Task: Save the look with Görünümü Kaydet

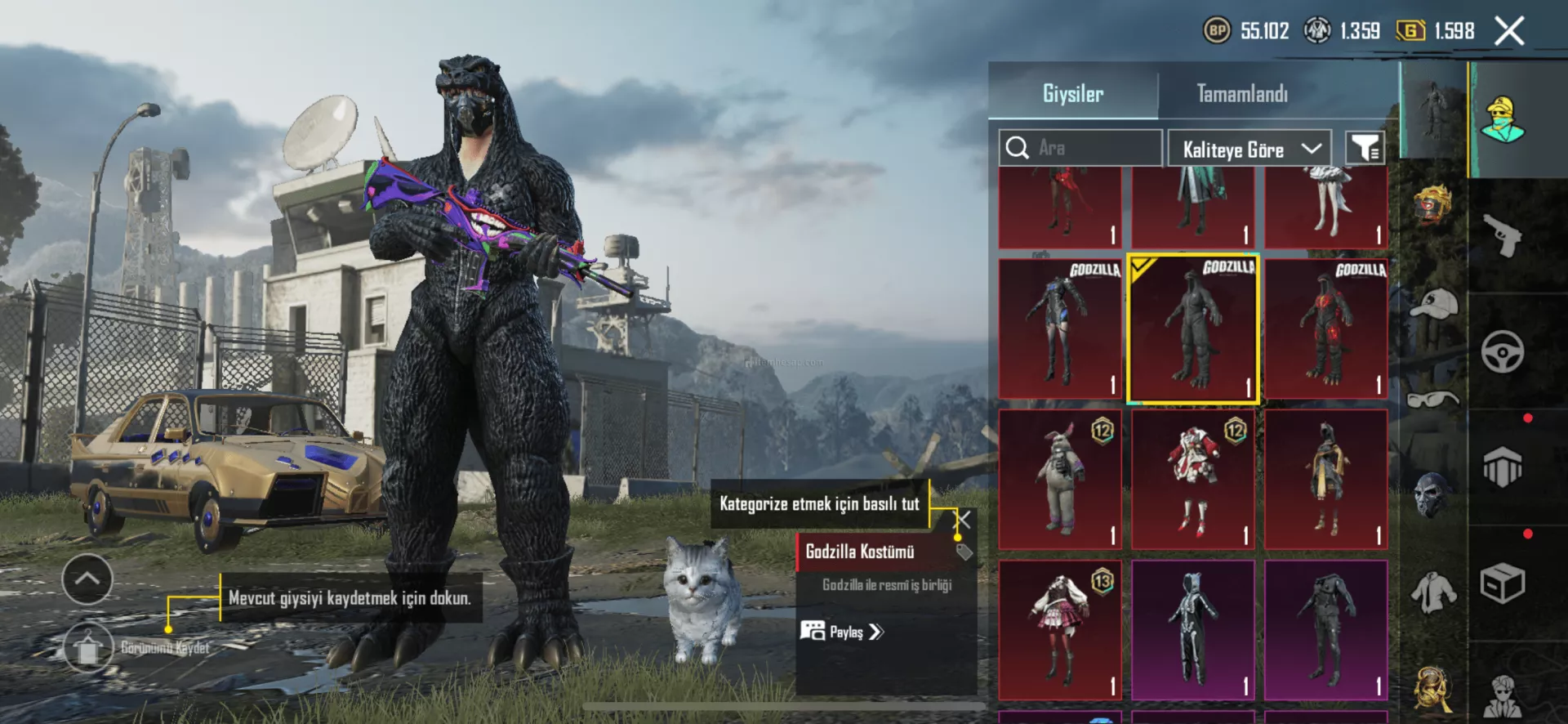Action: pyautogui.click(x=88, y=648)
